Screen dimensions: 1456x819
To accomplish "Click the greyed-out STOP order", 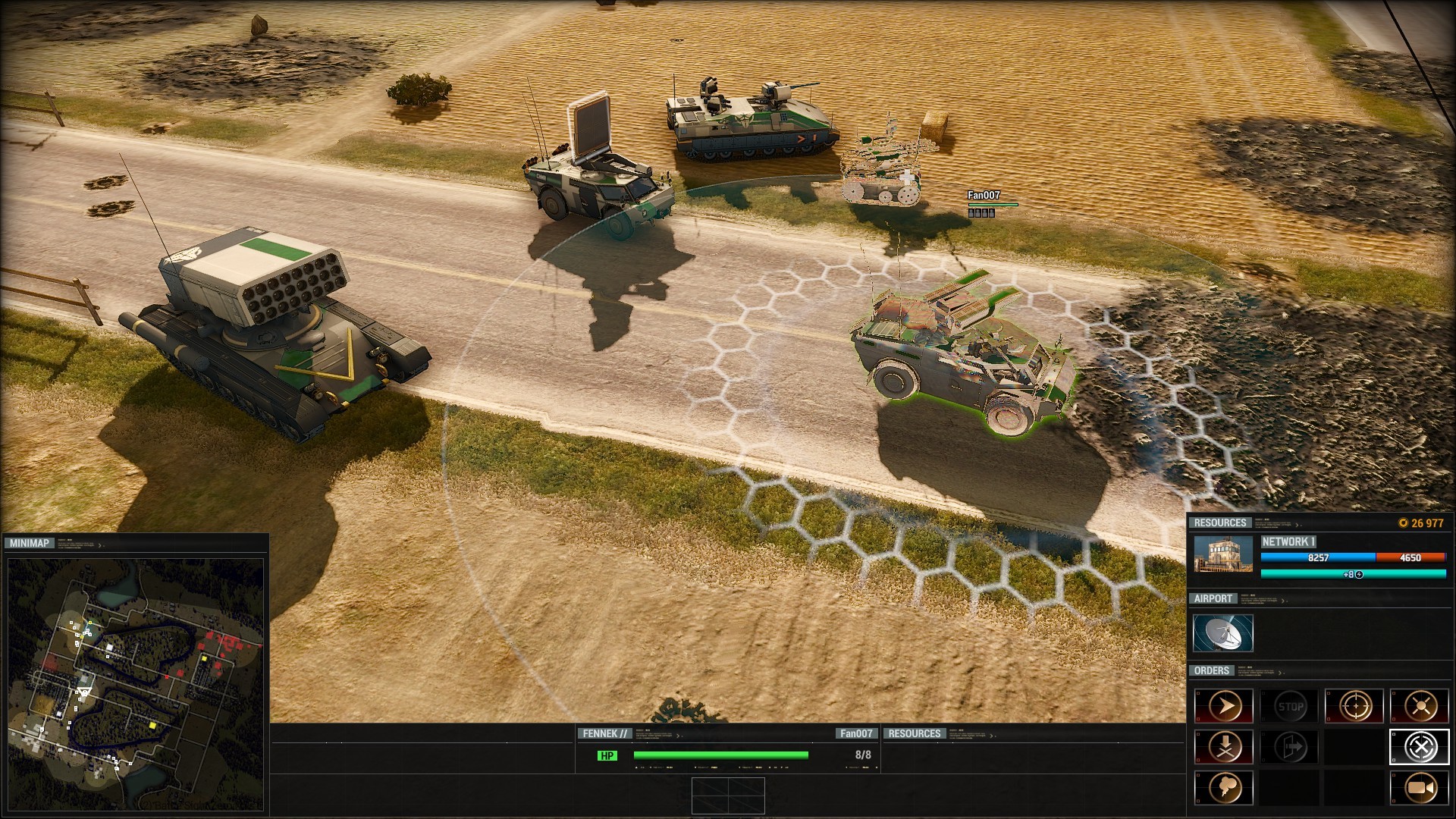I will pos(1290,707).
